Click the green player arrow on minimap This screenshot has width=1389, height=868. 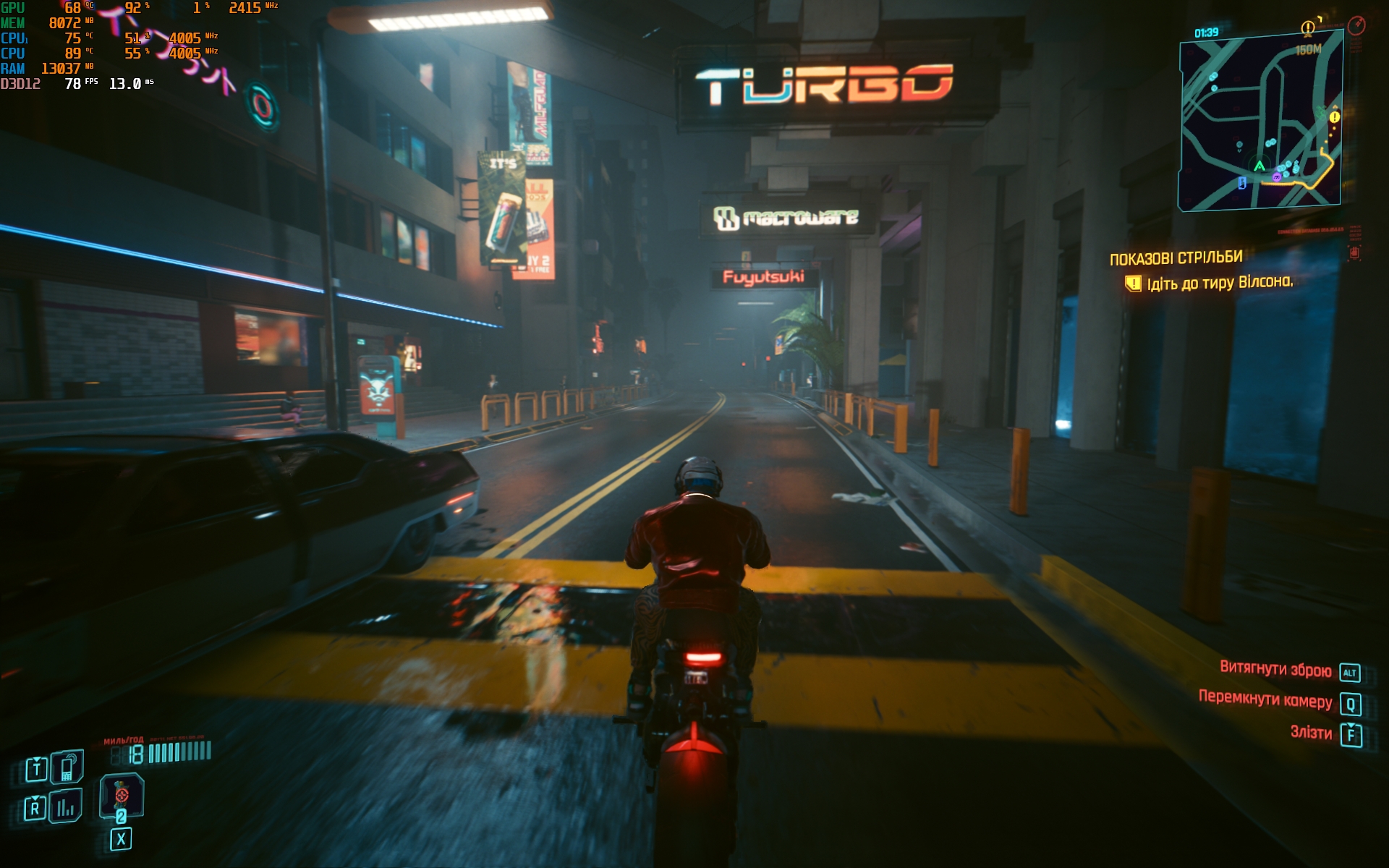pos(1260,166)
